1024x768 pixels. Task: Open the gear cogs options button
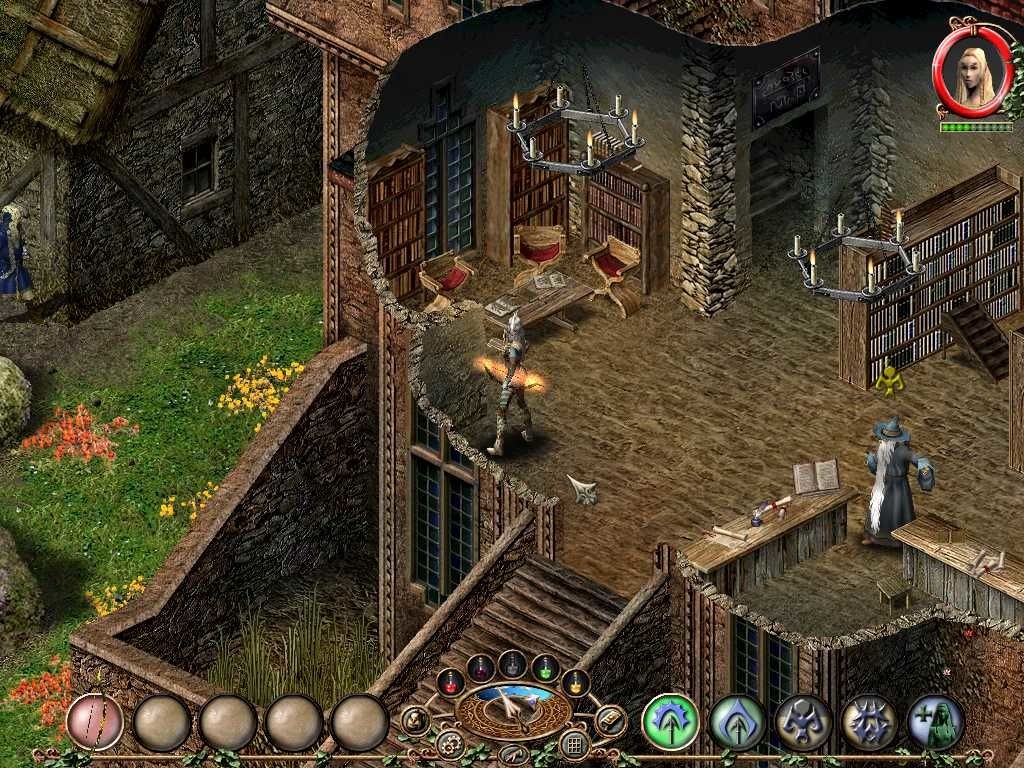[x=451, y=744]
